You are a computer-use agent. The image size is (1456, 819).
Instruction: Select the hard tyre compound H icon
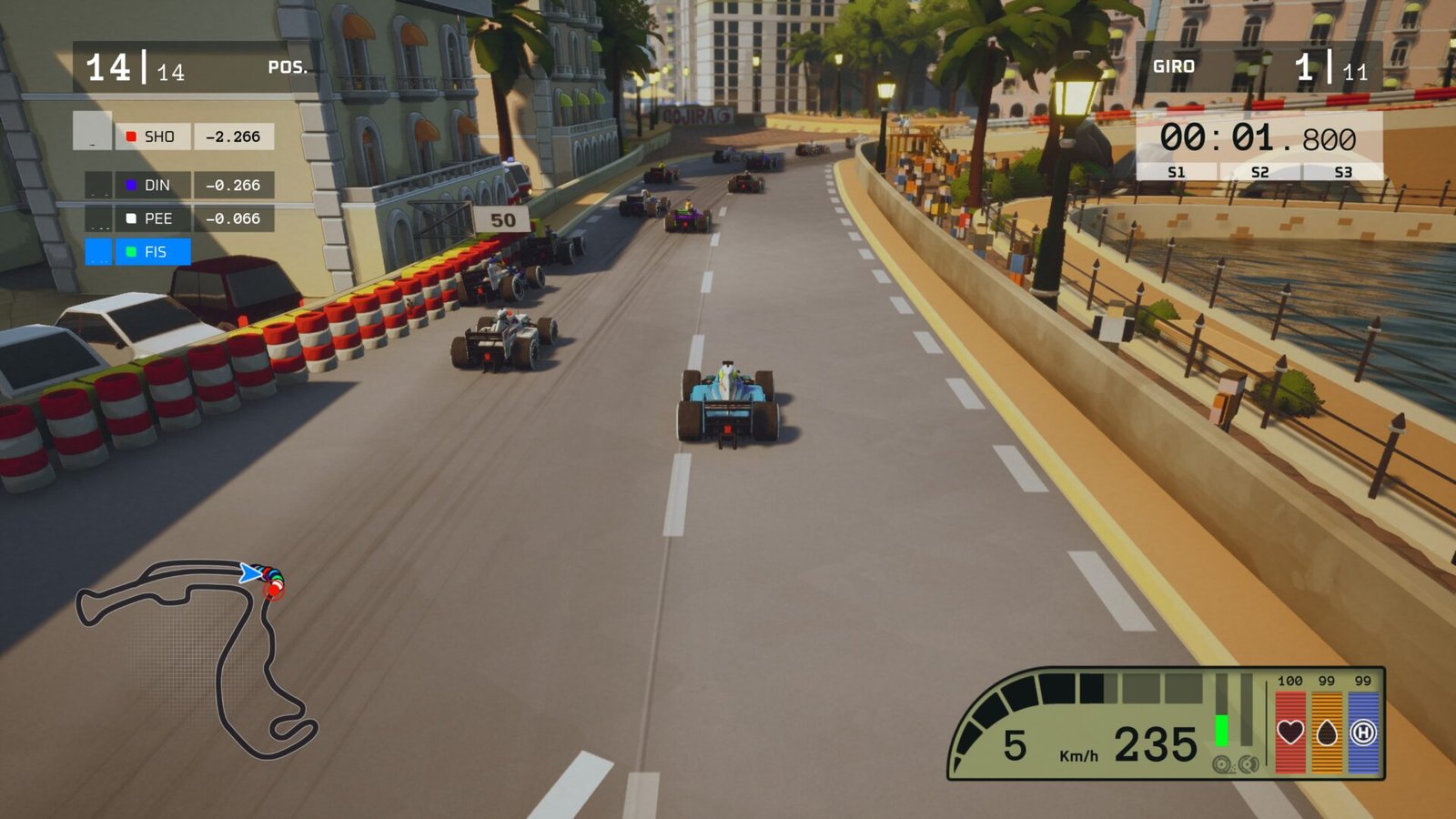click(x=1364, y=733)
